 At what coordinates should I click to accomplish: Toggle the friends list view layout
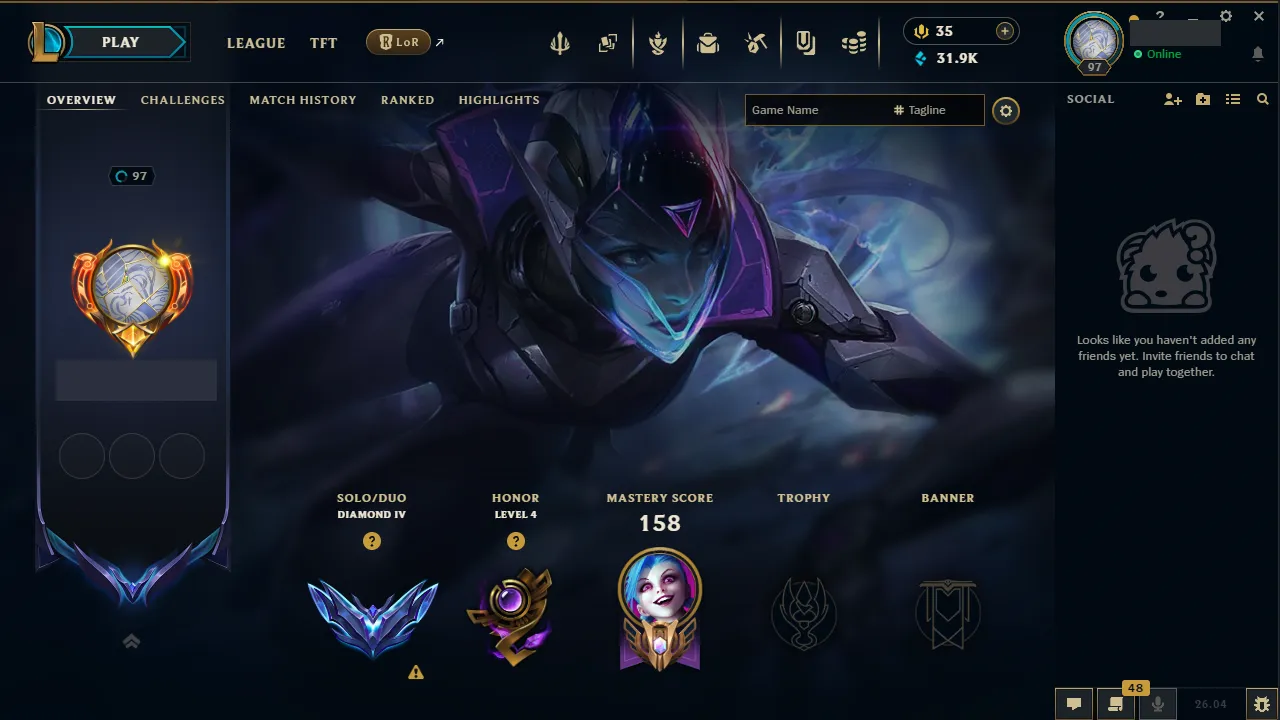pyautogui.click(x=1233, y=99)
